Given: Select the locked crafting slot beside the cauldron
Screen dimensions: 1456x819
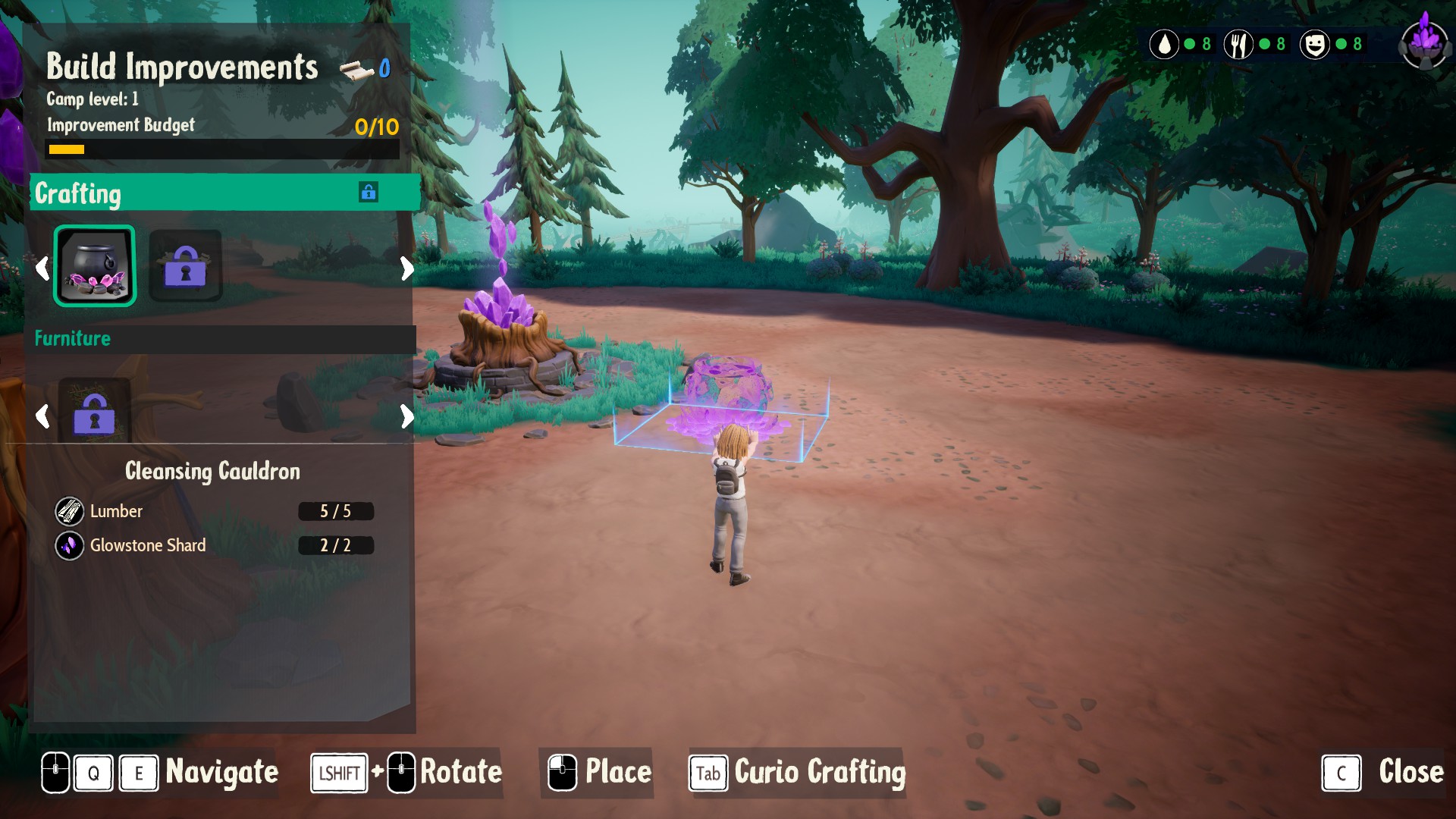Looking at the screenshot, I should point(185,266).
